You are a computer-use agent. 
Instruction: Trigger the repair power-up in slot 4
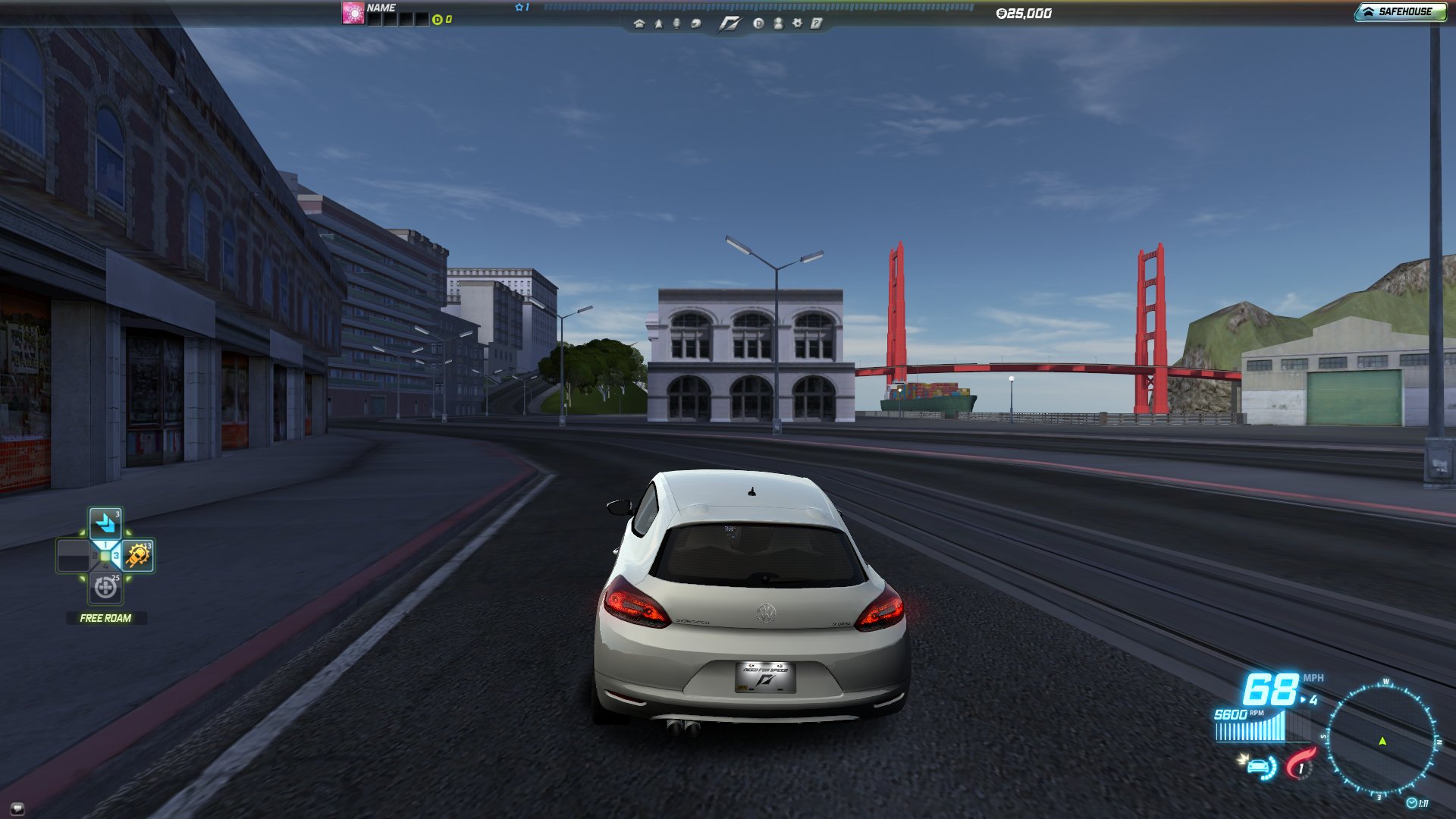[x=104, y=588]
